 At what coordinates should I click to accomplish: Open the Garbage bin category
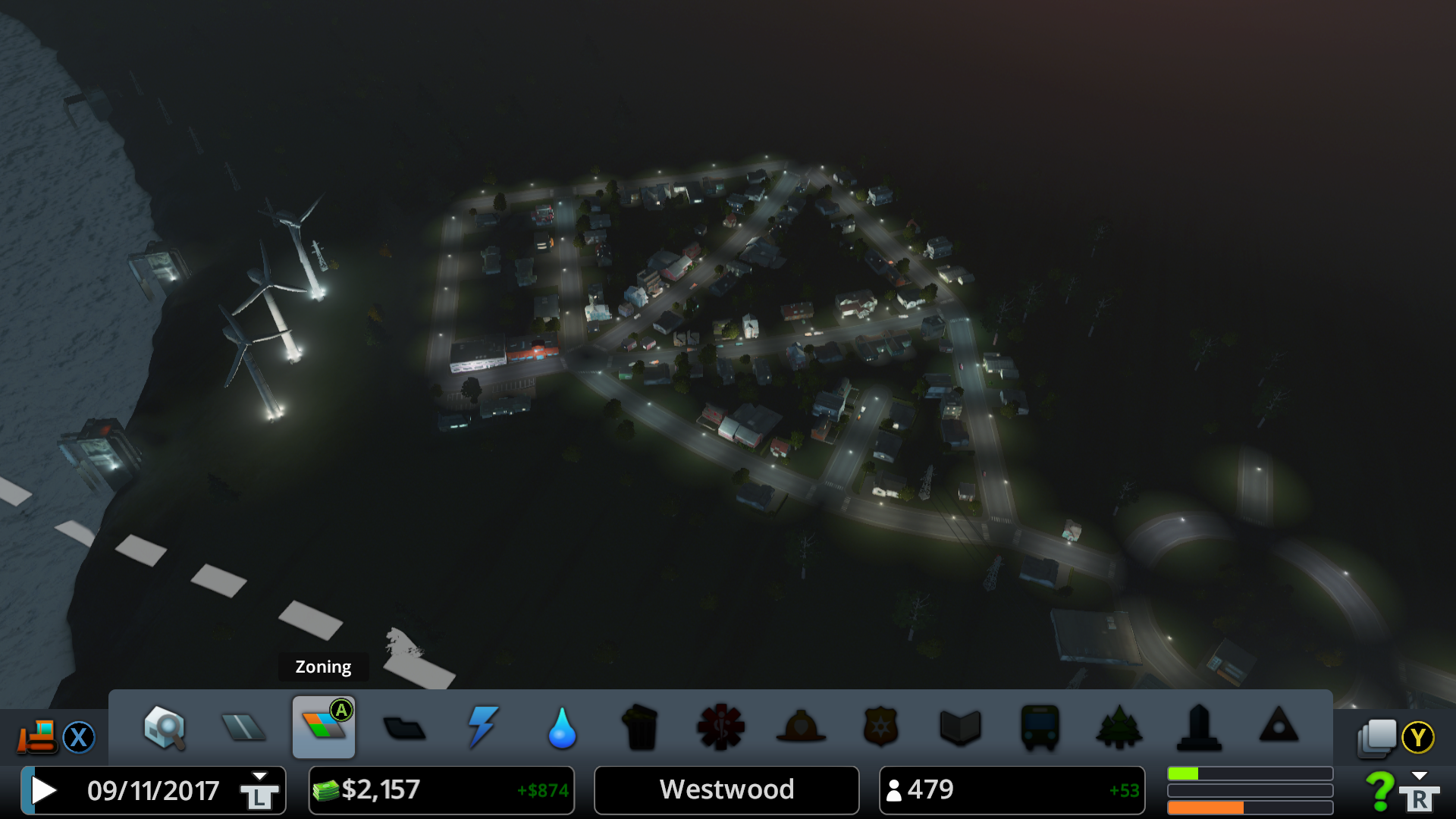point(641,728)
